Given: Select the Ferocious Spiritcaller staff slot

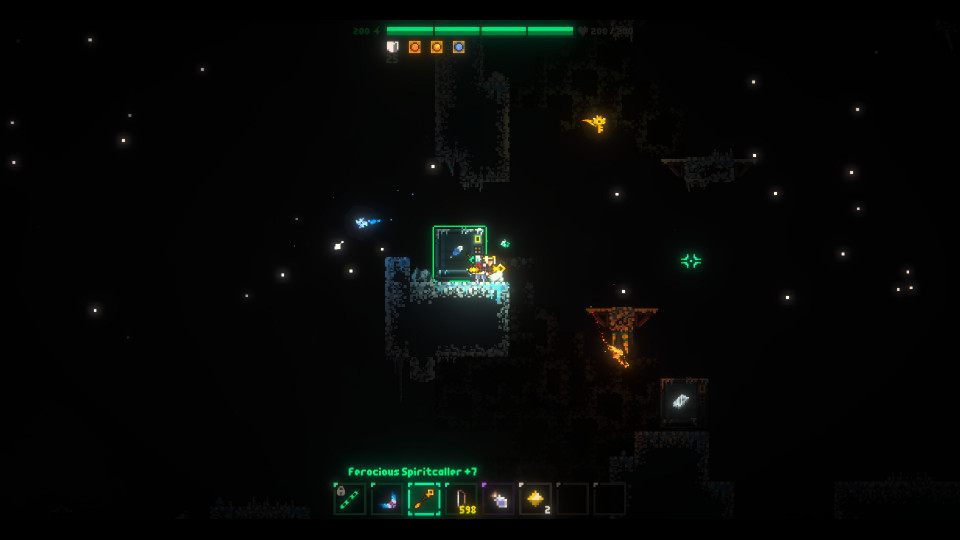Looking at the screenshot, I should (424, 499).
